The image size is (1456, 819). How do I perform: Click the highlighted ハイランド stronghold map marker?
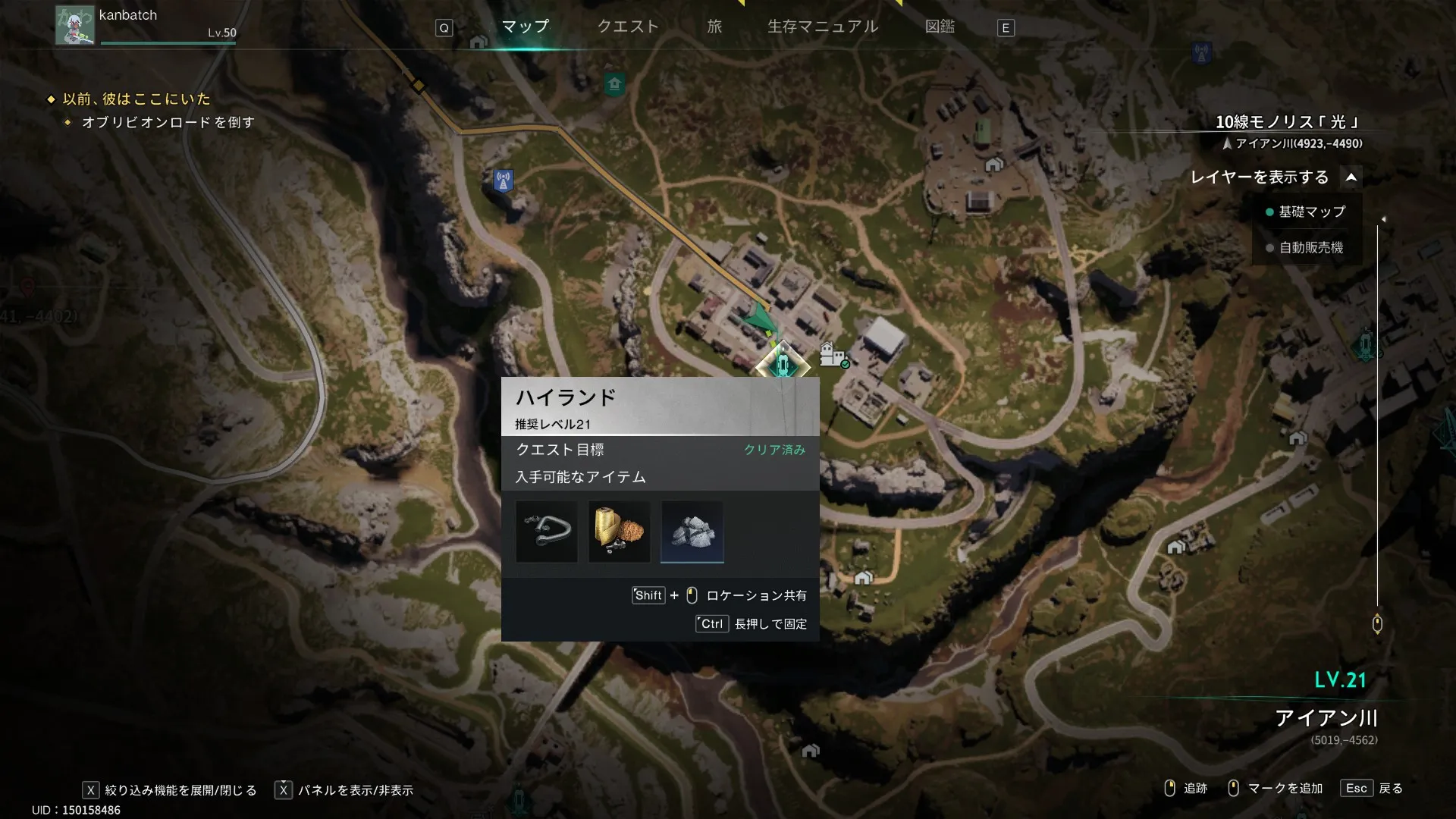tap(783, 365)
